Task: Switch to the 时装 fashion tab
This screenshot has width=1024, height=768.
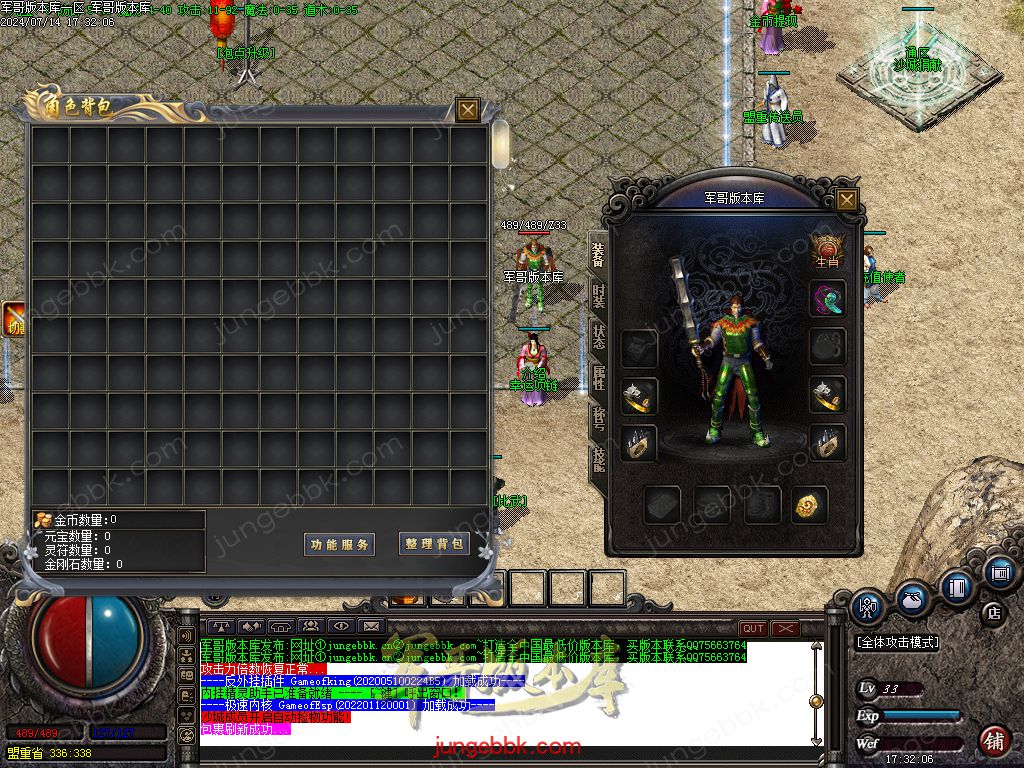Action: [598, 295]
